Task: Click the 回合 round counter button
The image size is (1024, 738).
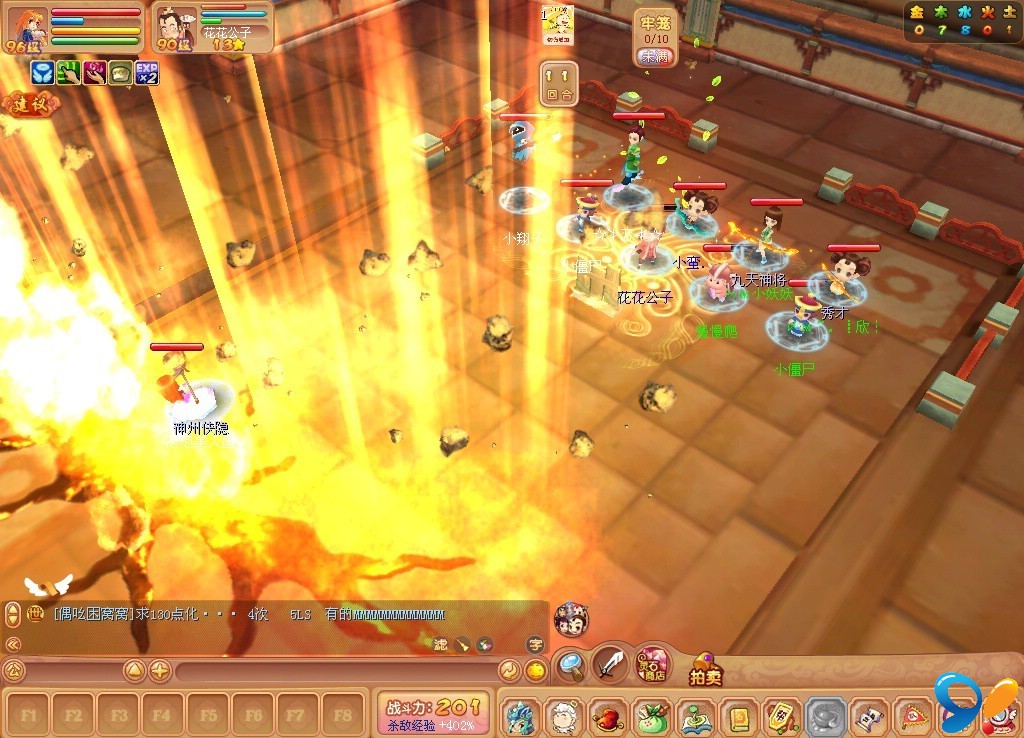Action: click(x=559, y=84)
